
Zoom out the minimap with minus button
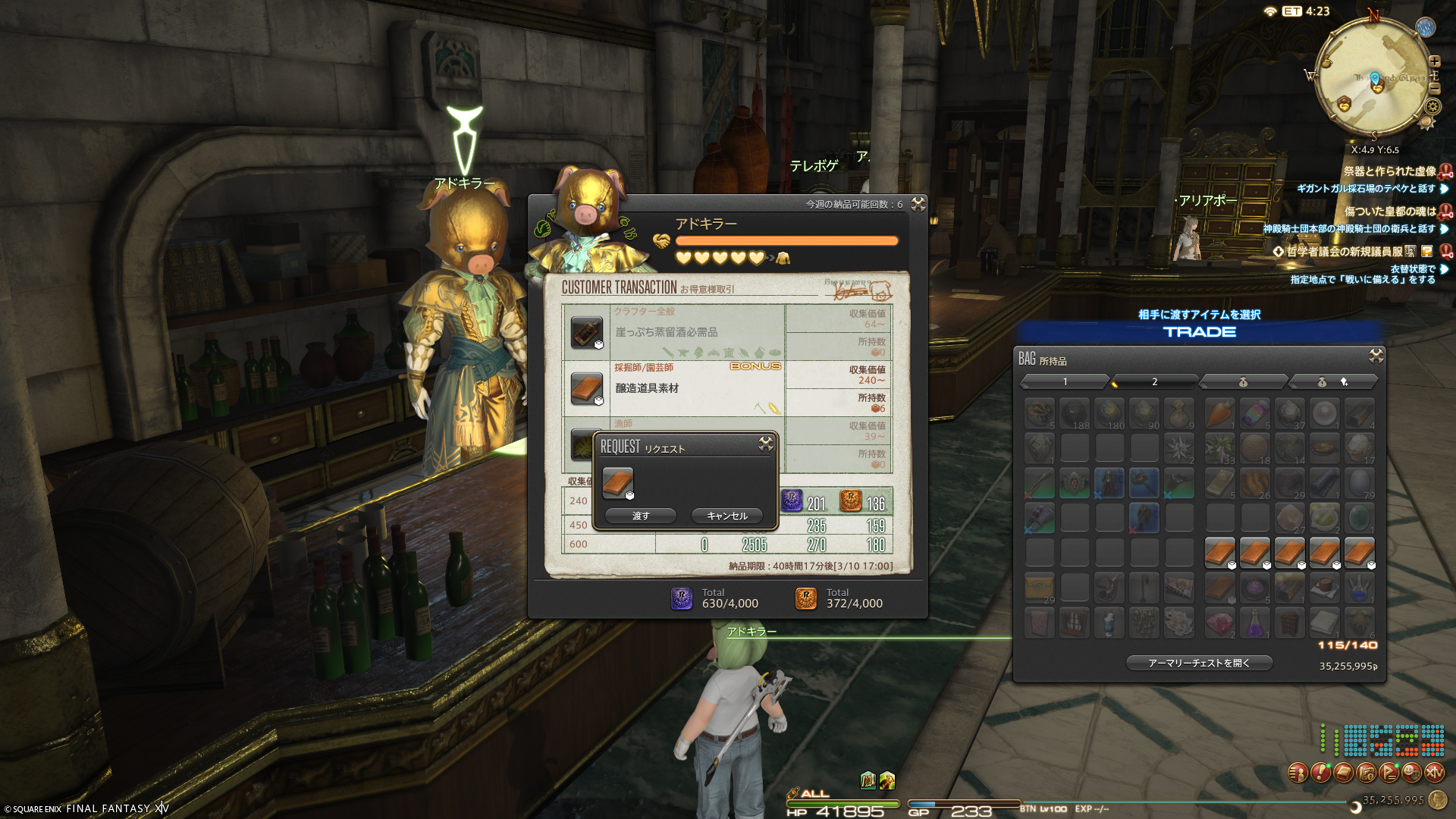(x=1434, y=89)
